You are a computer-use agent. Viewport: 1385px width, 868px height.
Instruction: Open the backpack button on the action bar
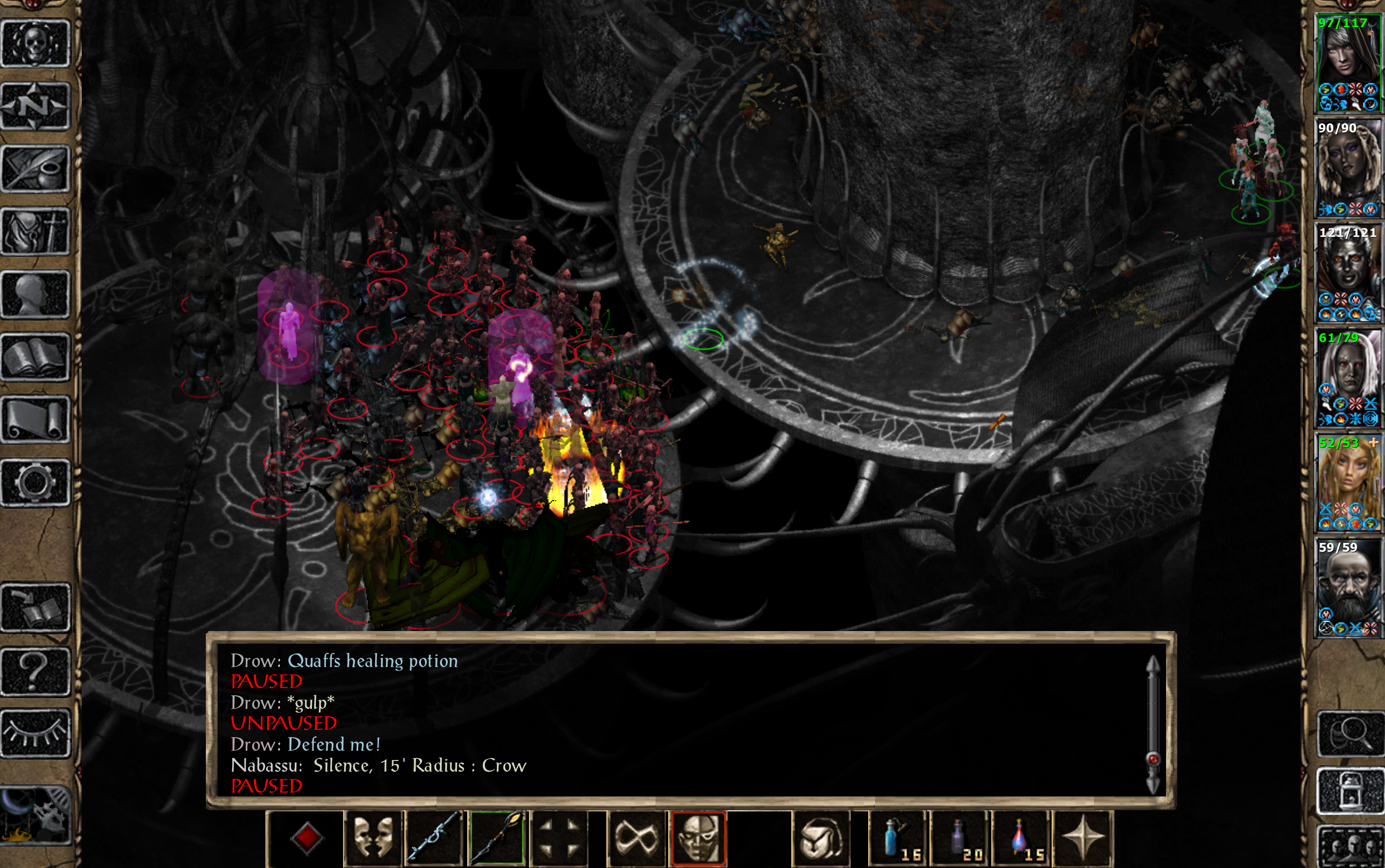[x=821, y=838]
